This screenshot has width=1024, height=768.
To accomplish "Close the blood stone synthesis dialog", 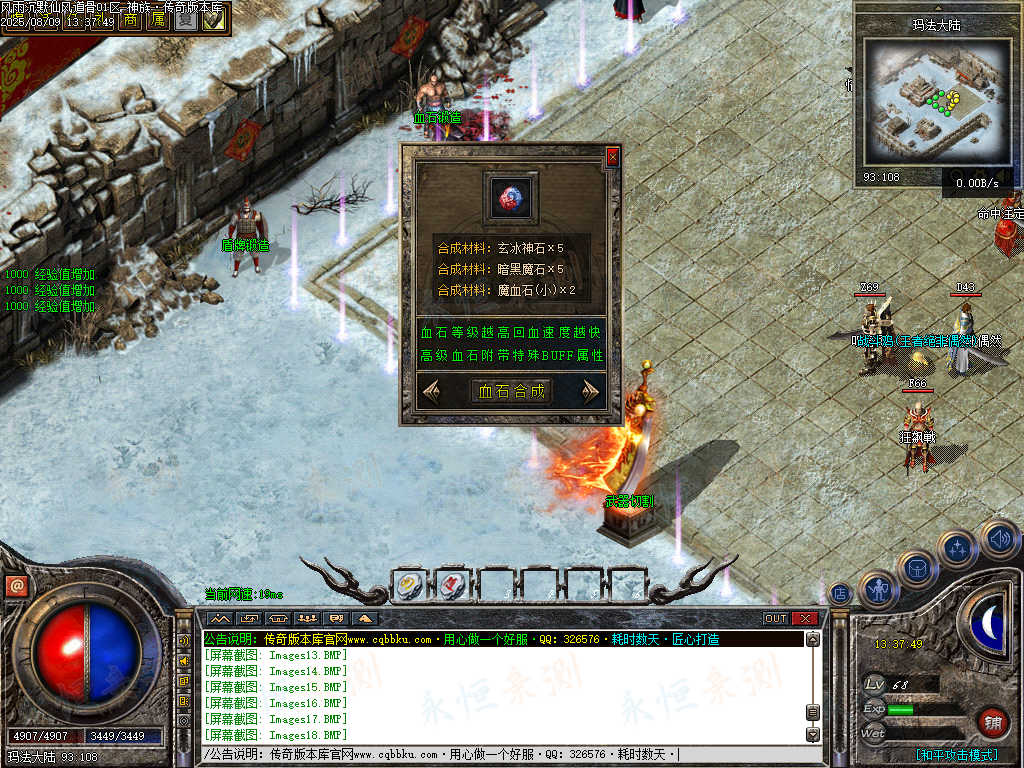I will tap(612, 157).
